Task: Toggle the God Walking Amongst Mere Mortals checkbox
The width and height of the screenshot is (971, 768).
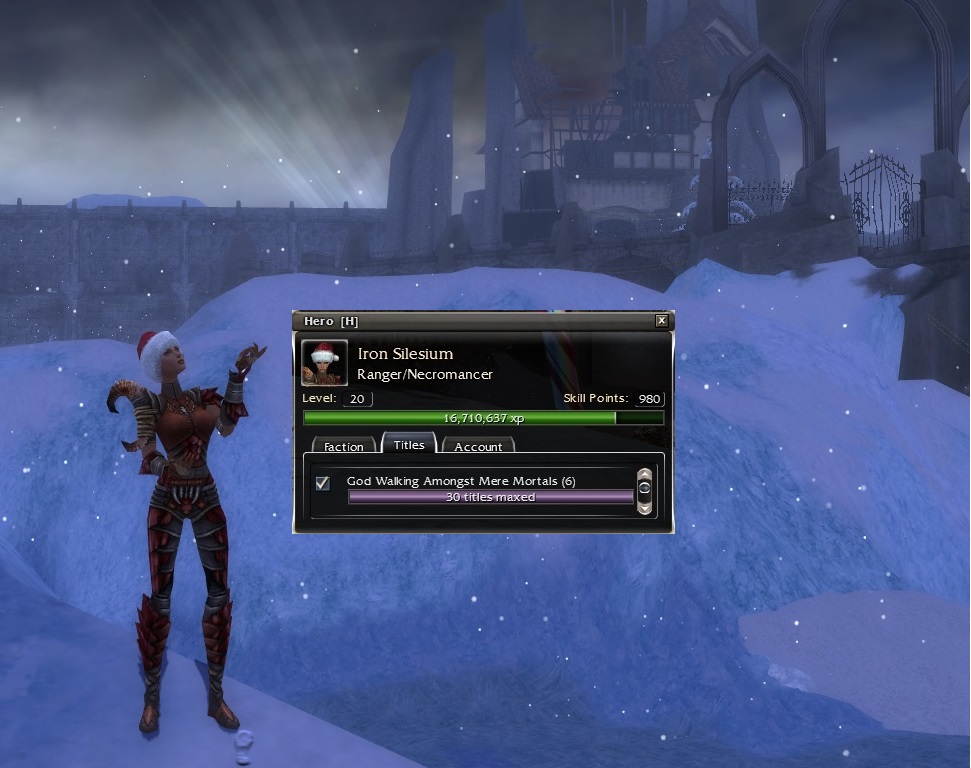Action: click(323, 484)
